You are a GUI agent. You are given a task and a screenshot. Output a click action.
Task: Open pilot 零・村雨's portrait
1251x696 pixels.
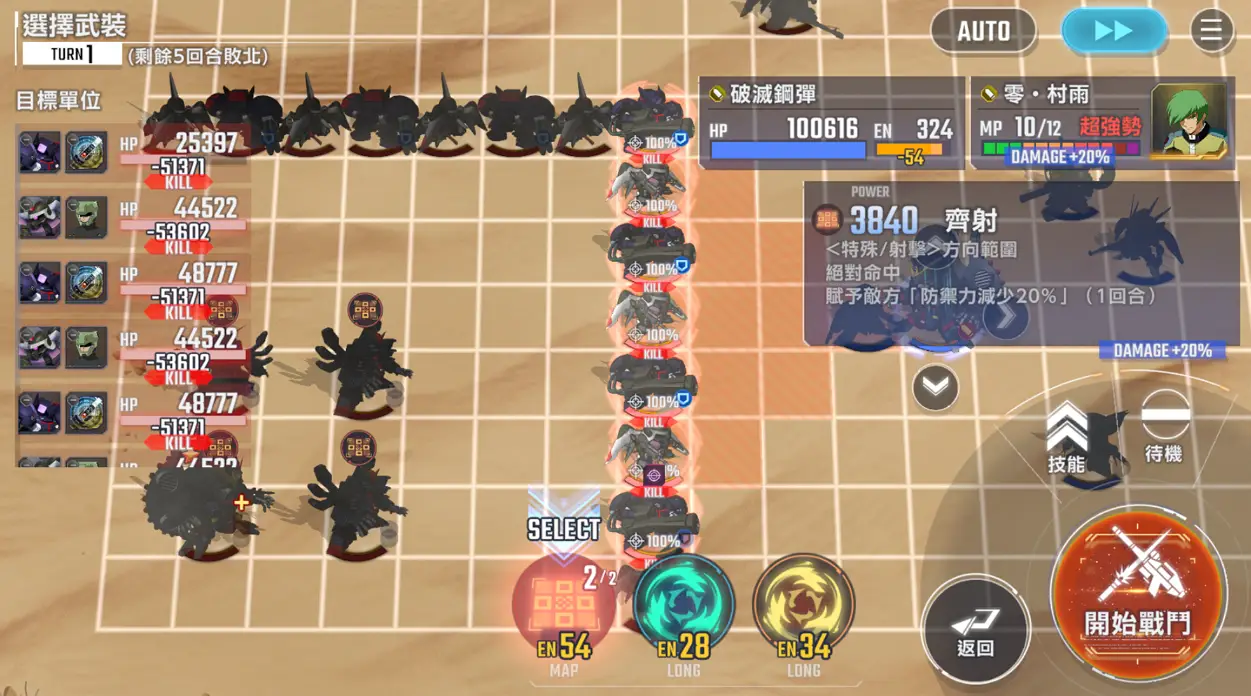[x=1189, y=120]
